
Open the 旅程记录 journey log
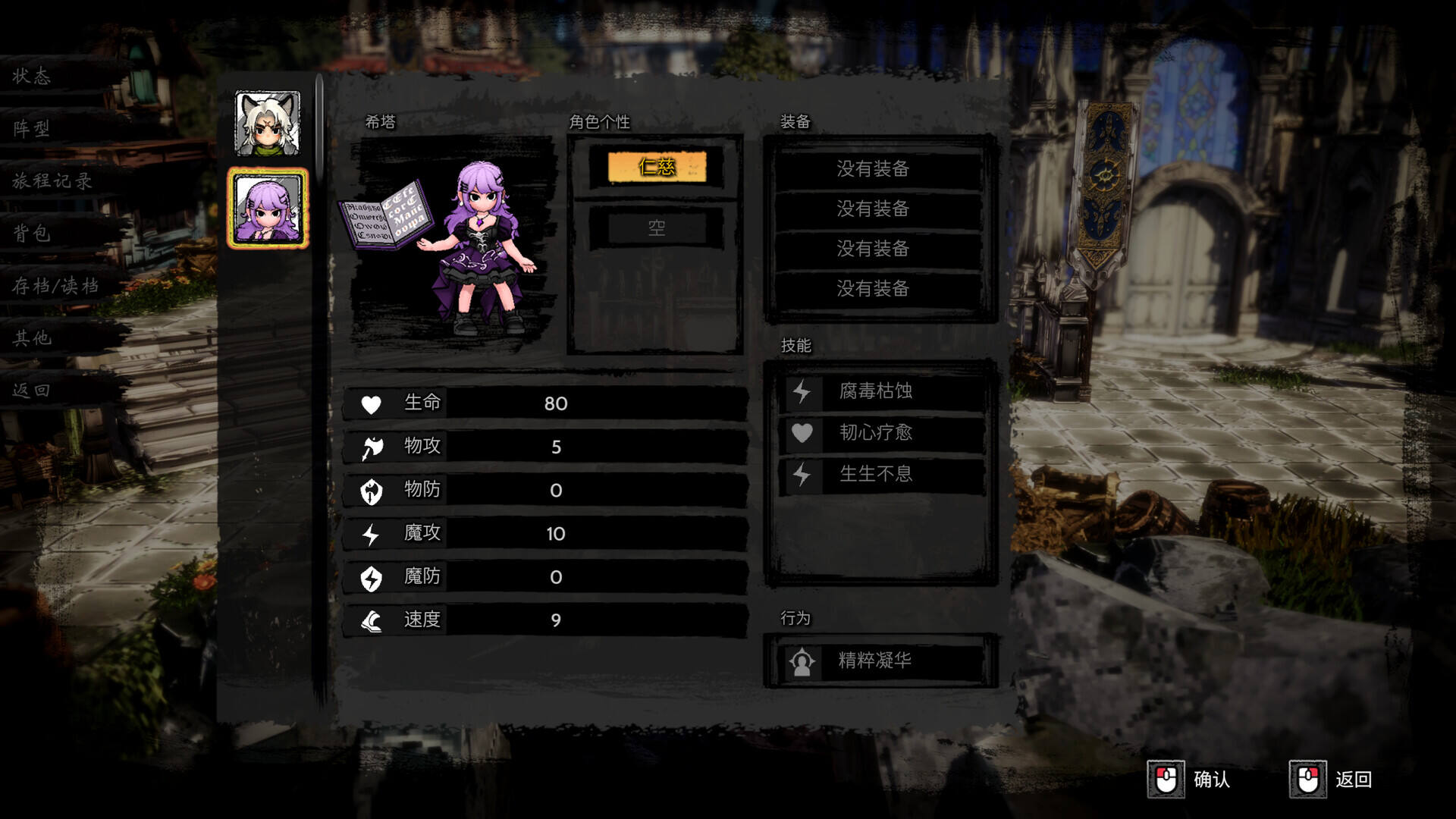tap(52, 180)
